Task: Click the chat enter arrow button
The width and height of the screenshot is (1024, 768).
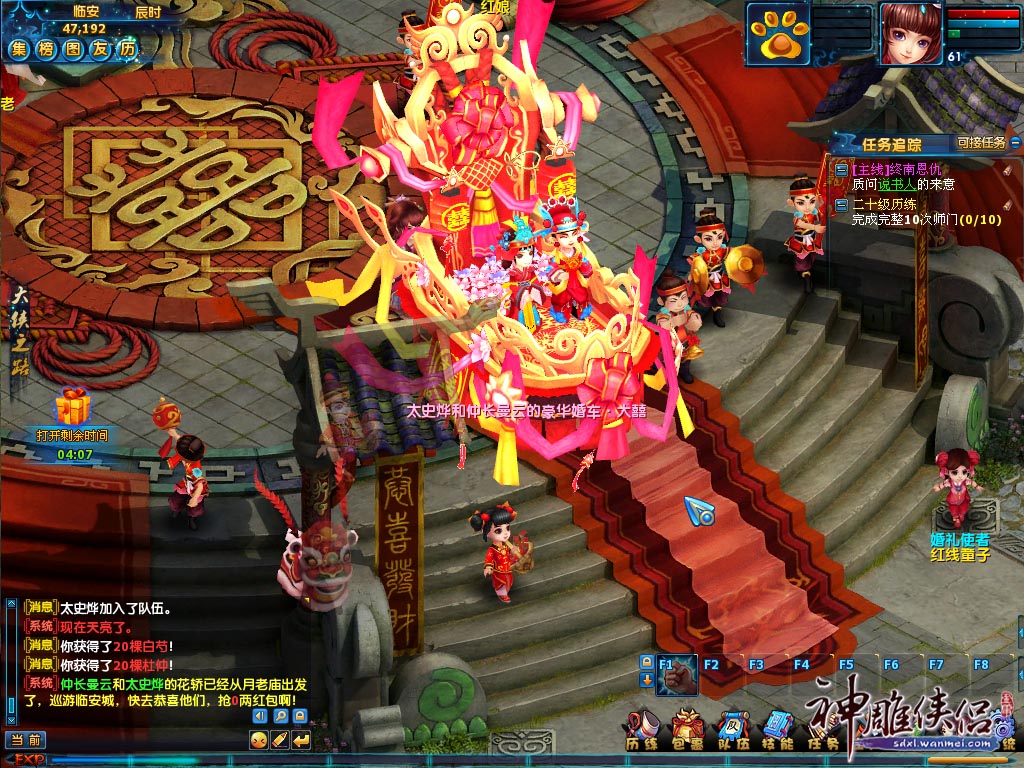Action: click(301, 740)
